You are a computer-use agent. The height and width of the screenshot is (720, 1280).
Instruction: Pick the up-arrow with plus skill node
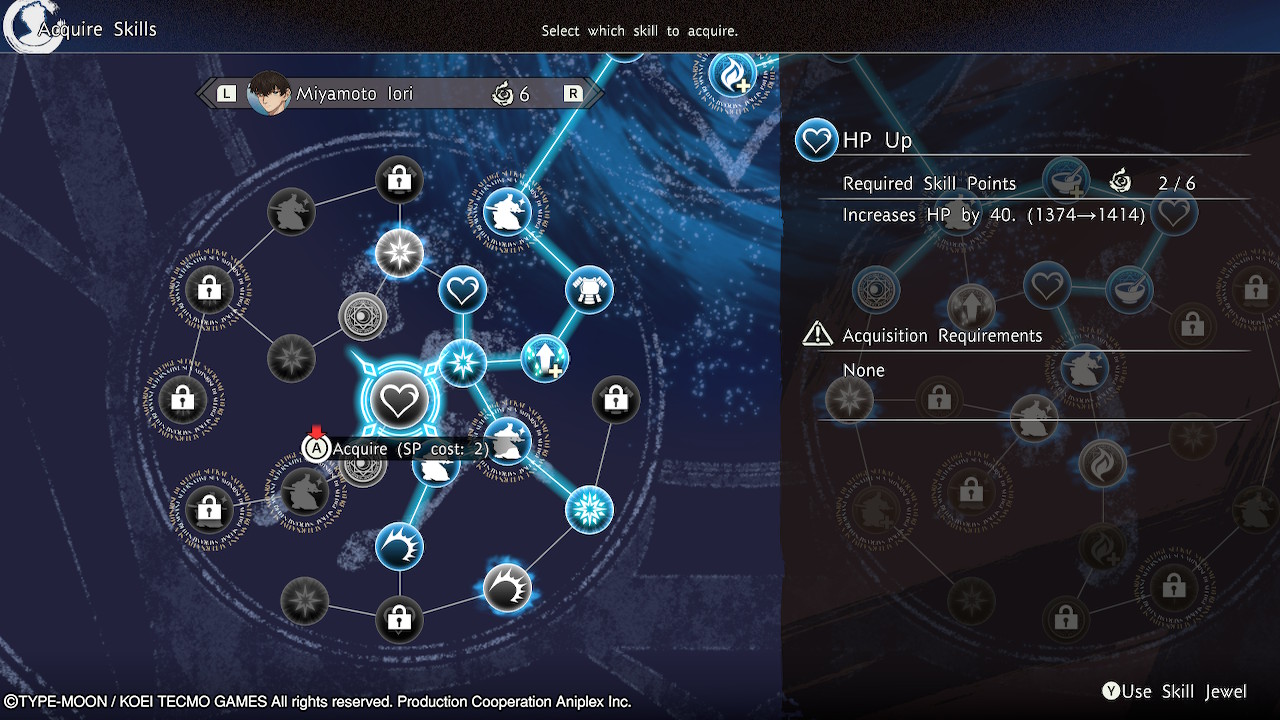point(545,359)
